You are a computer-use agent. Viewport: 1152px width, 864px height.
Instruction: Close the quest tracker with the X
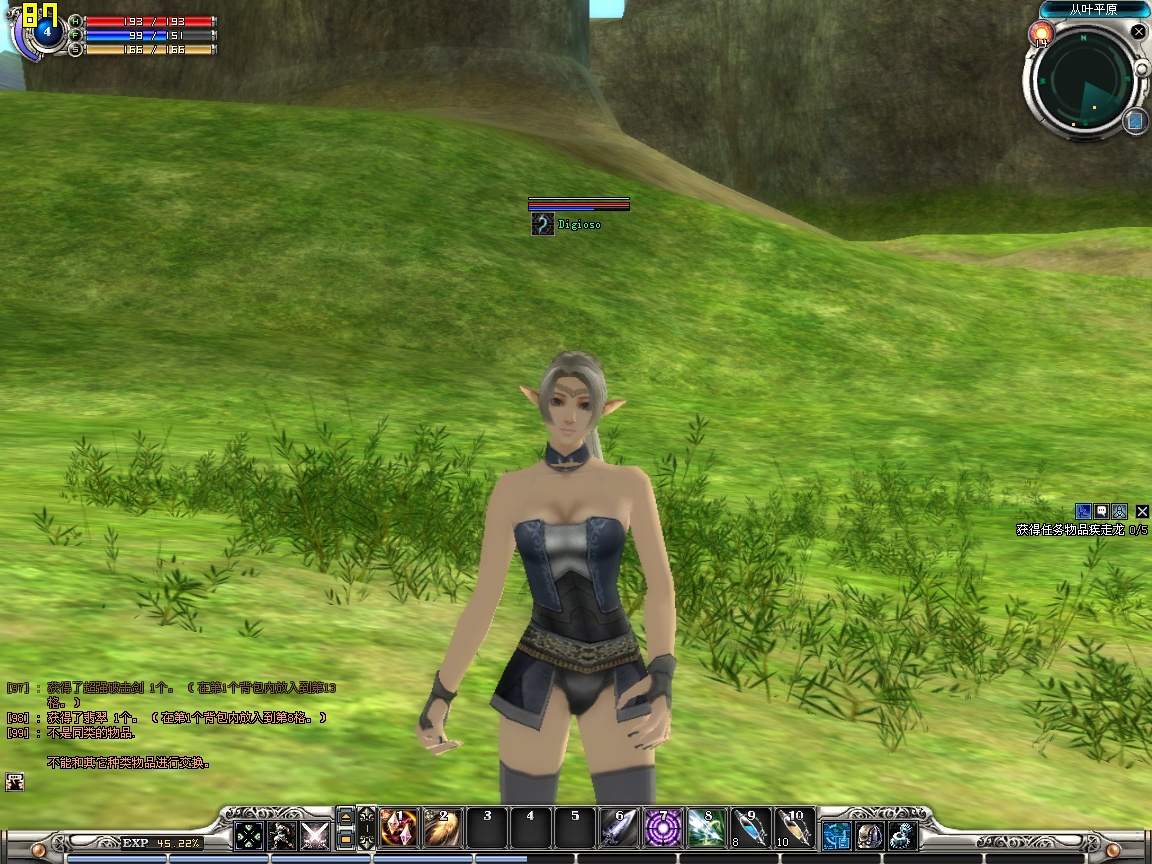point(1142,511)
